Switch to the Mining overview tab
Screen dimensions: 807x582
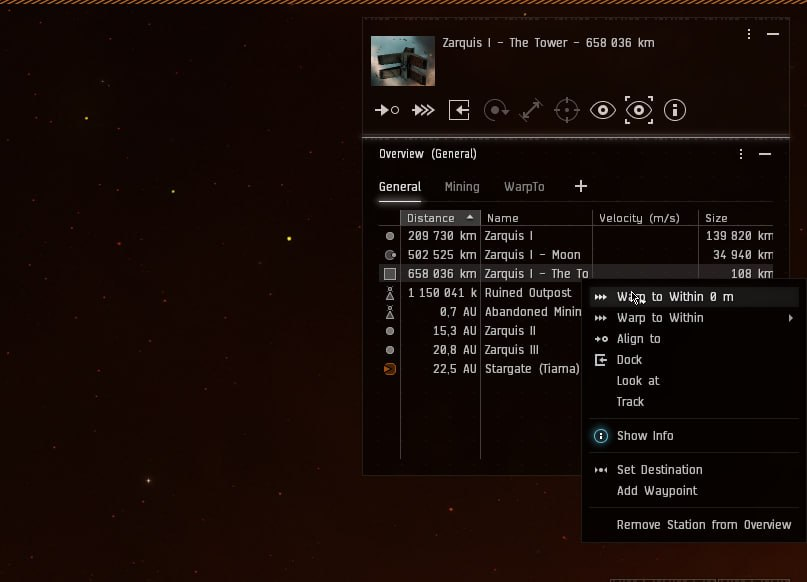click(462, 187)
